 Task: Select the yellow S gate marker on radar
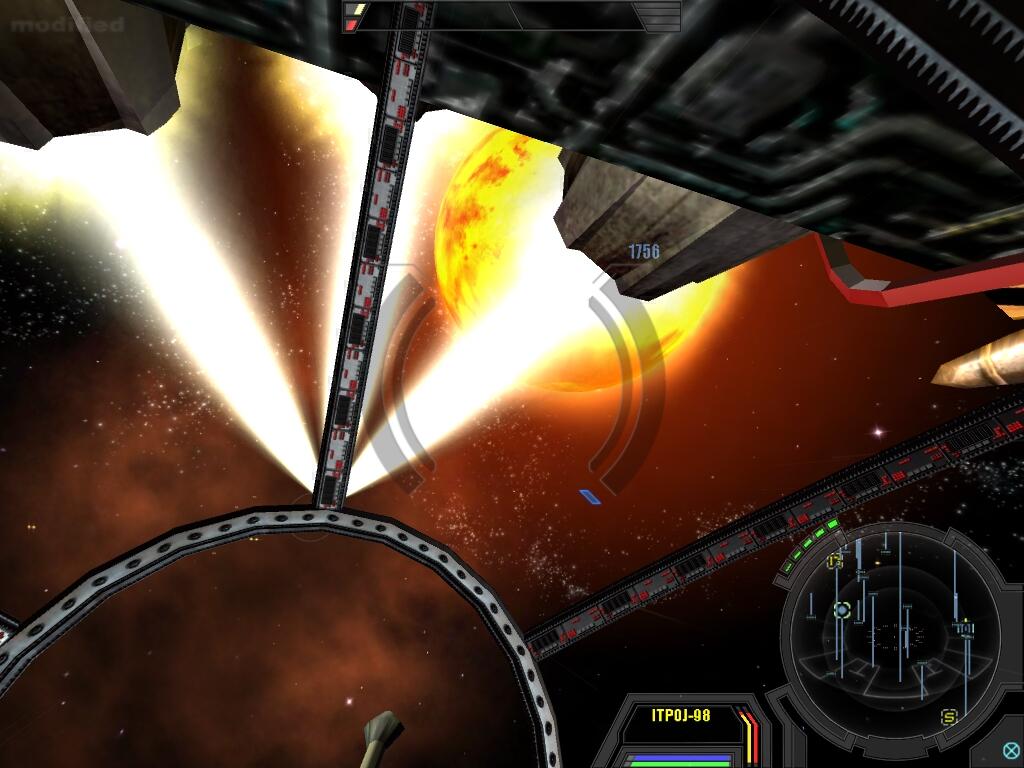click(x=949, y=717)
